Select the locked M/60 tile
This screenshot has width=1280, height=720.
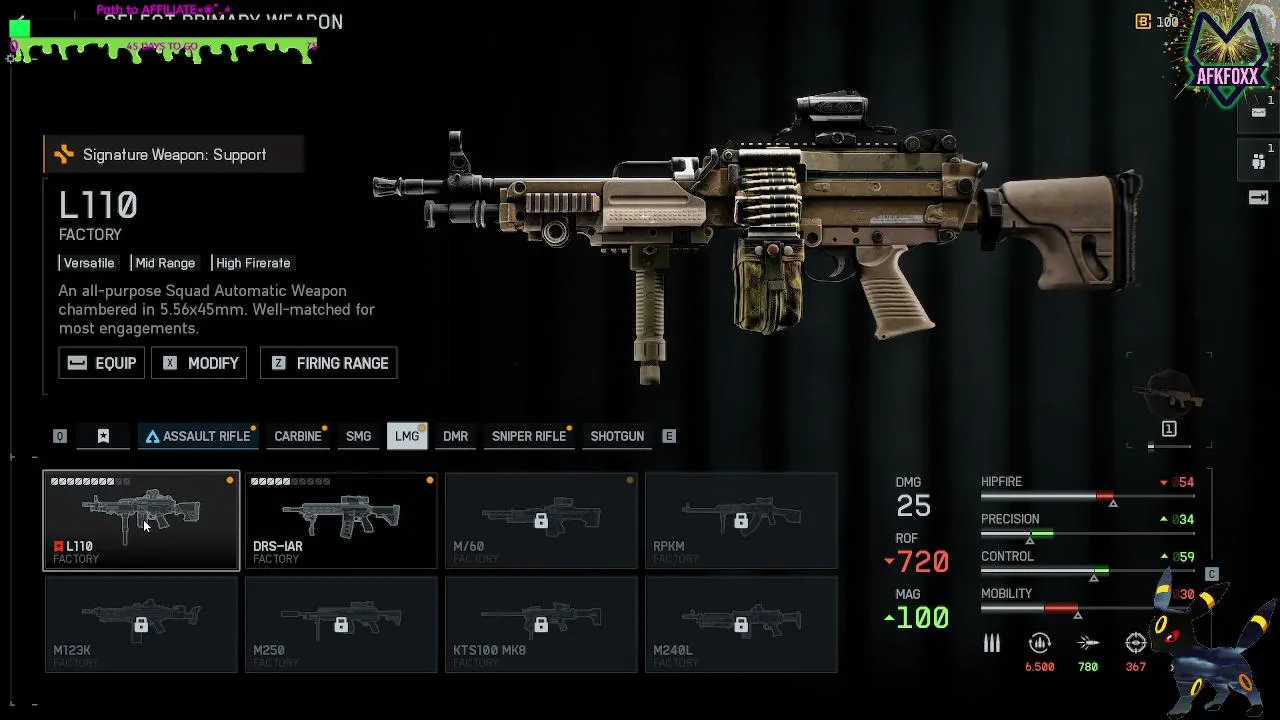[541, 520]
